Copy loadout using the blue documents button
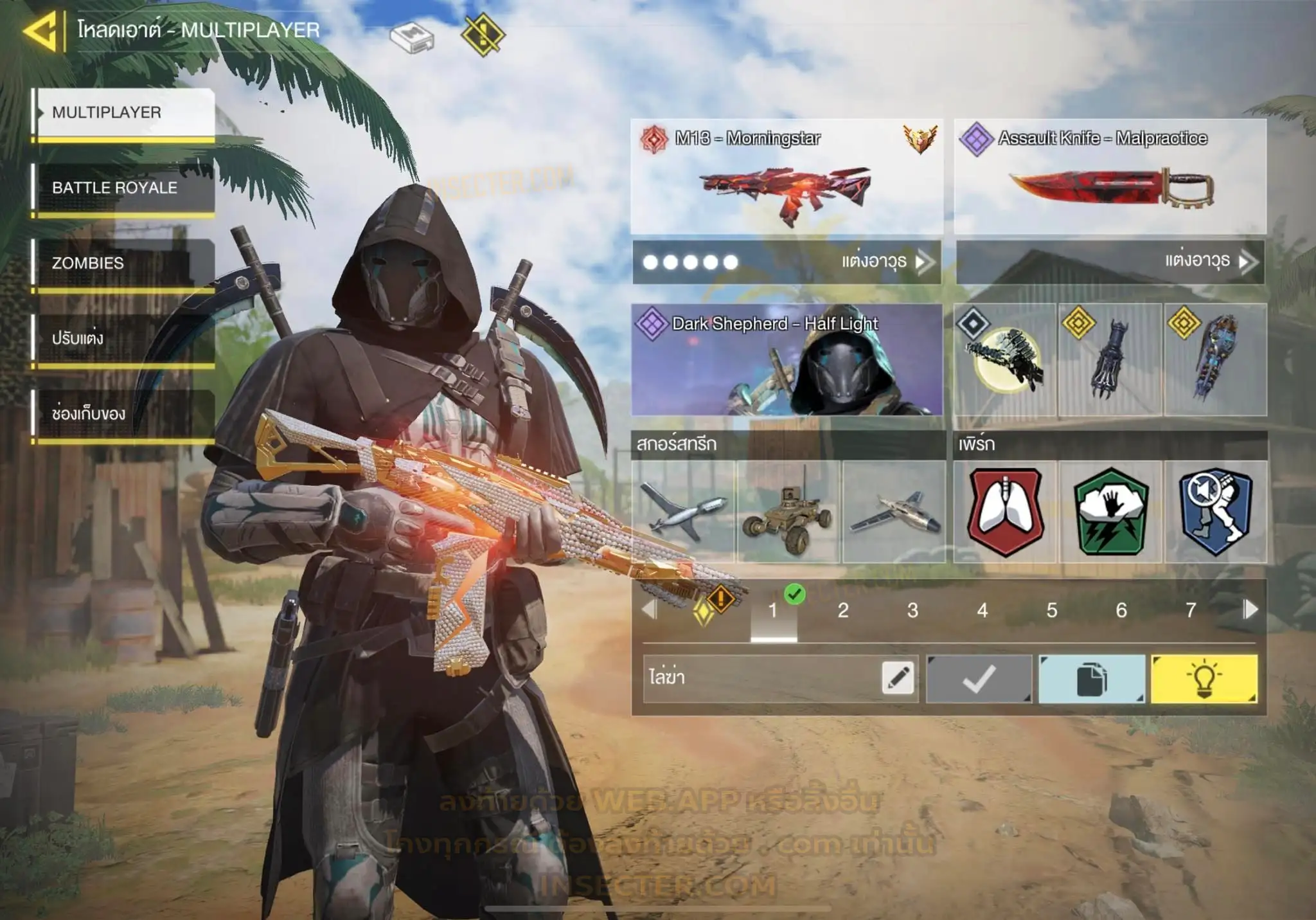Image resolution: width=1316 pixels, height=920 pixels. click(x=1092, y=679)
